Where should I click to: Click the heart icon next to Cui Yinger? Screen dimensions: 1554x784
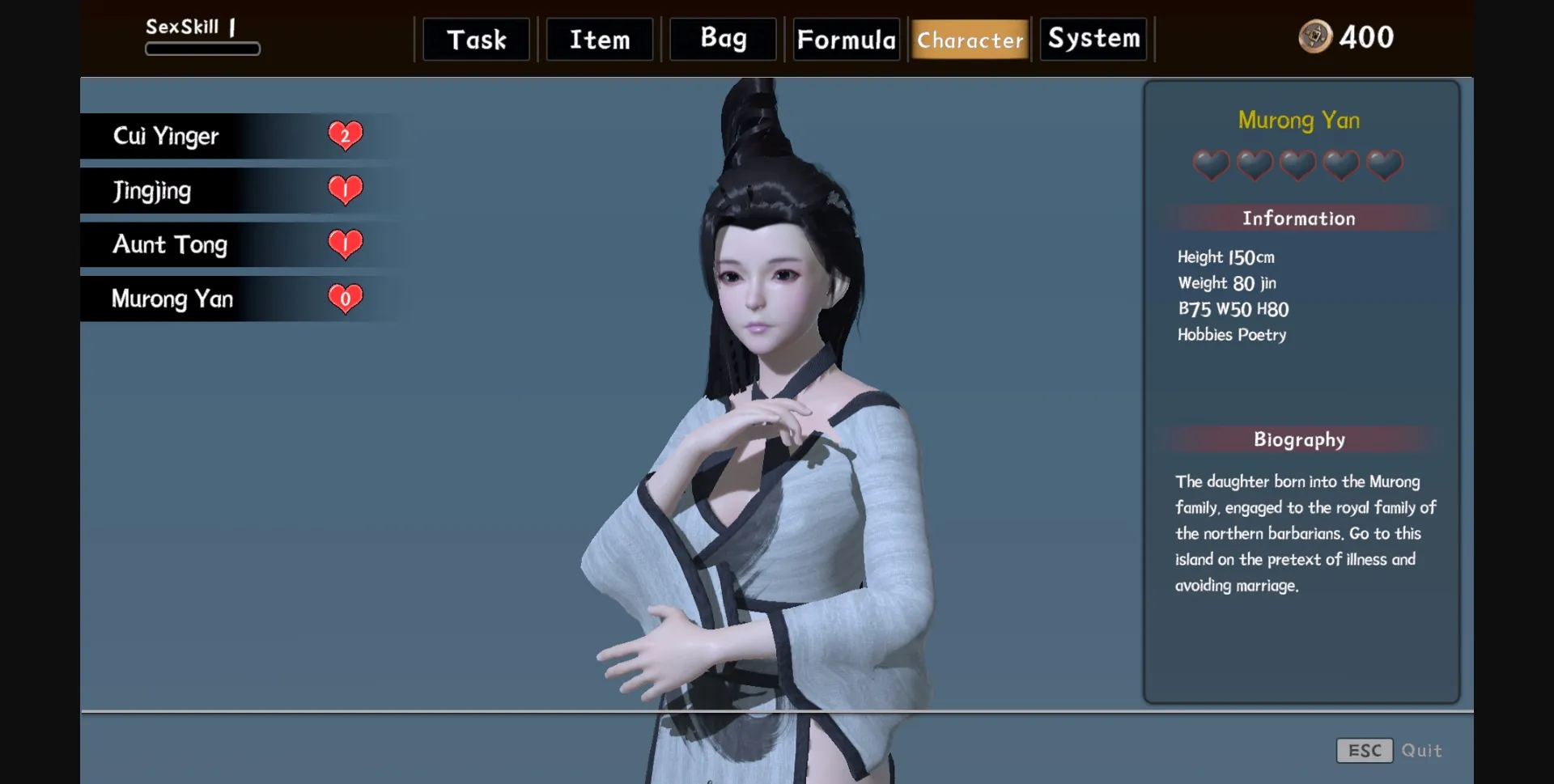pyautogui.click(x=346, y=135)
